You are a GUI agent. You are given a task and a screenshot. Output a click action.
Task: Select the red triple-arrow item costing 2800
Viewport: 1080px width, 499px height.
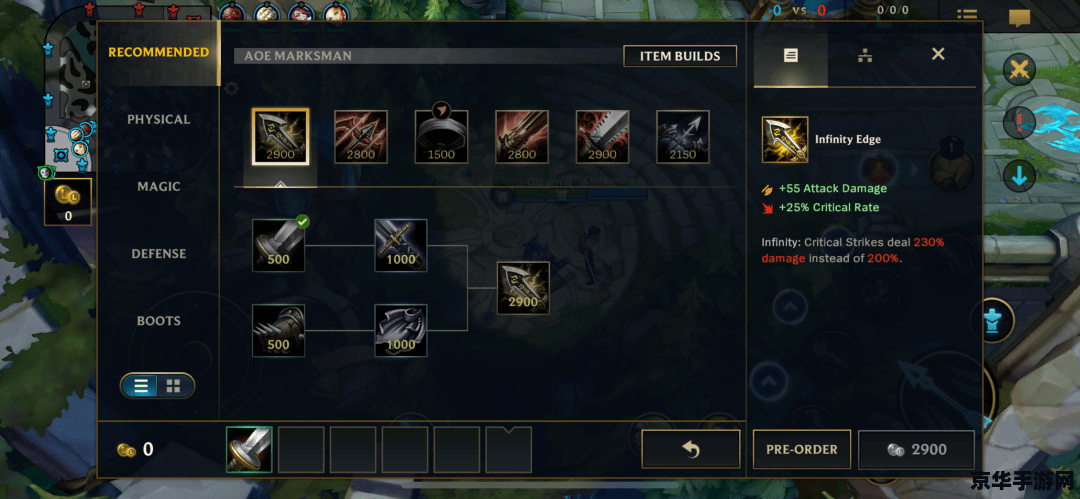360,137
